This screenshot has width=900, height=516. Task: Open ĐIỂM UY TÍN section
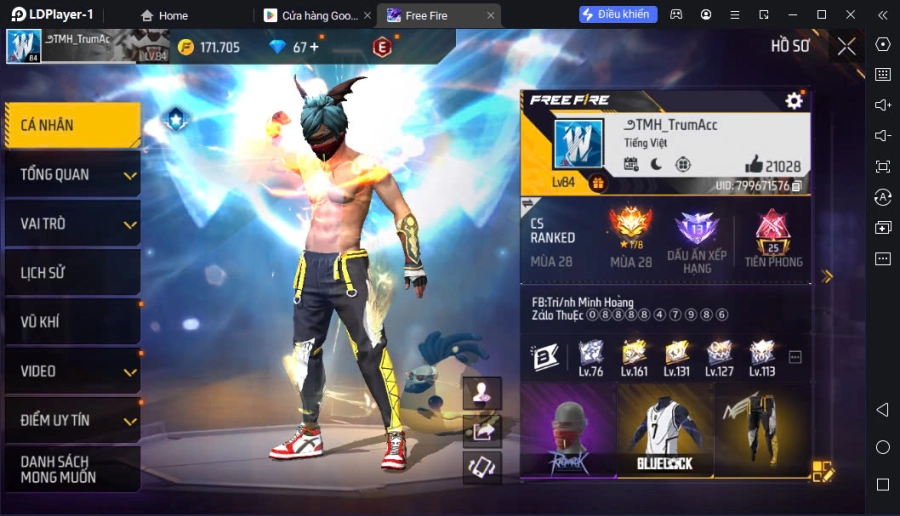tap(70, 420)
